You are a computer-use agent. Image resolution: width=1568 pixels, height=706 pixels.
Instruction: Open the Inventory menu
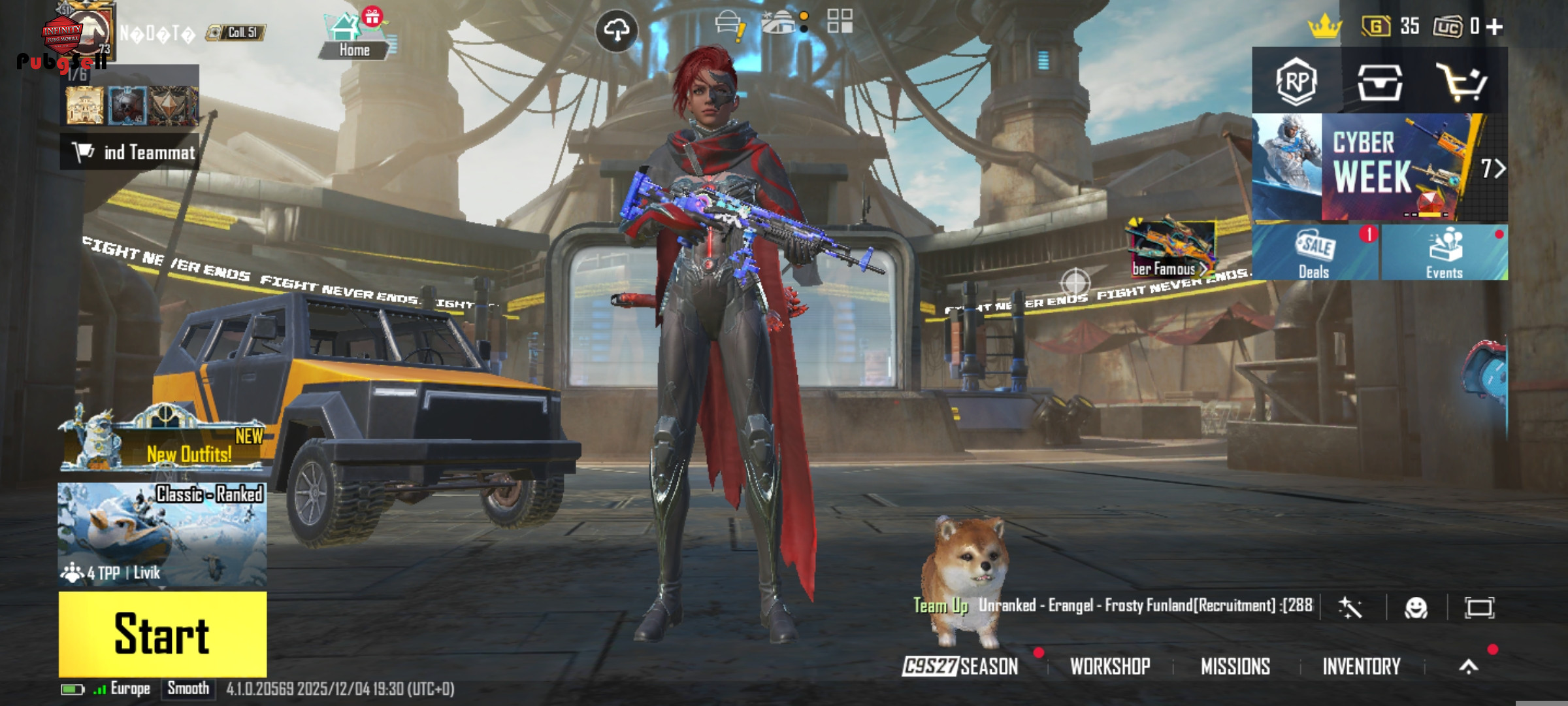tap(1362, 666)
